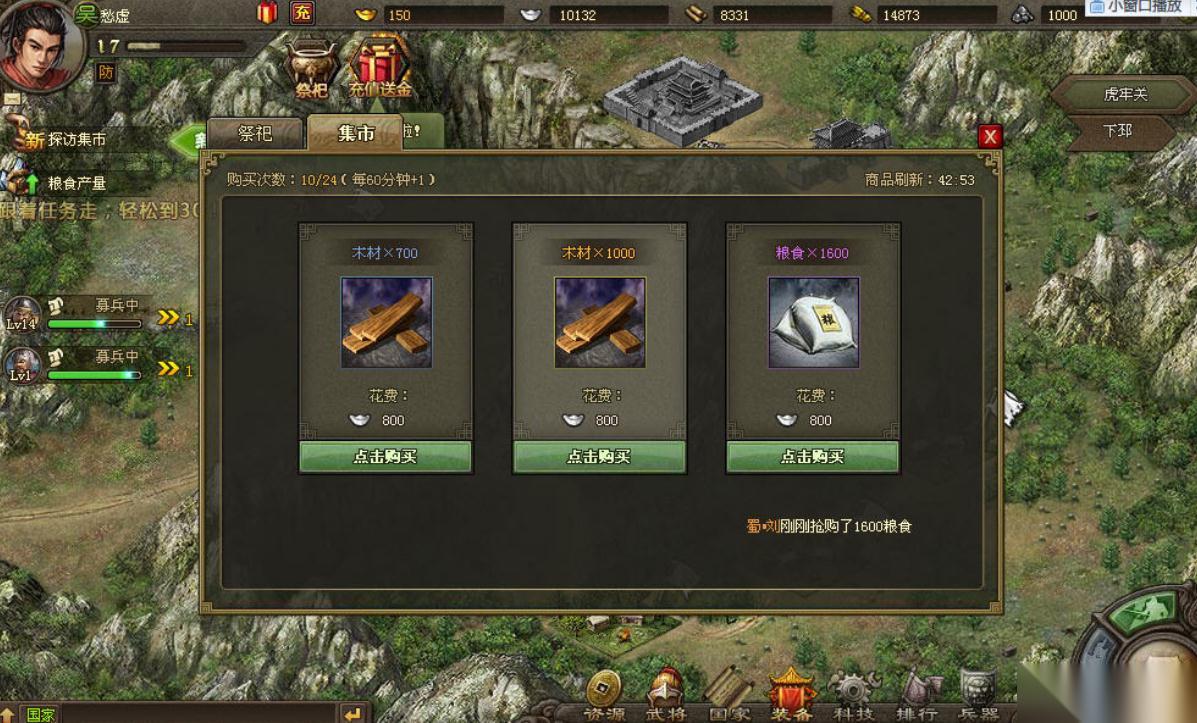Open the 粮食产量 quest entry
1197x723 pixels.
(76, 183)
